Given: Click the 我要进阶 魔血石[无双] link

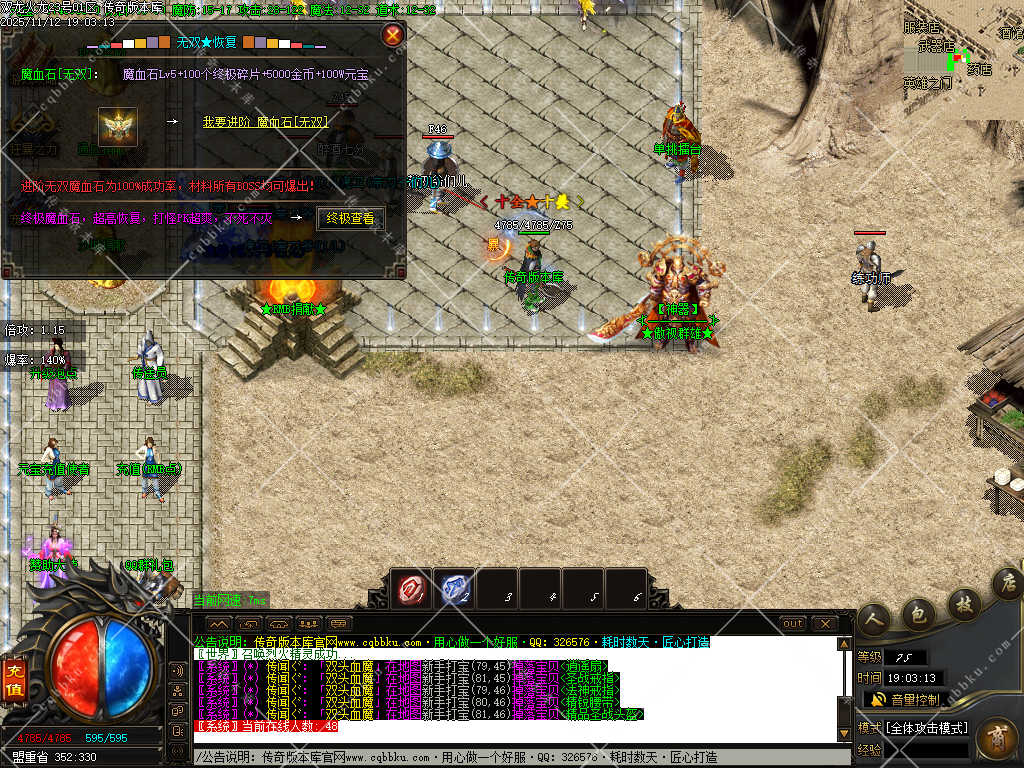Looking at the screenshot, I should pos(265,122).
